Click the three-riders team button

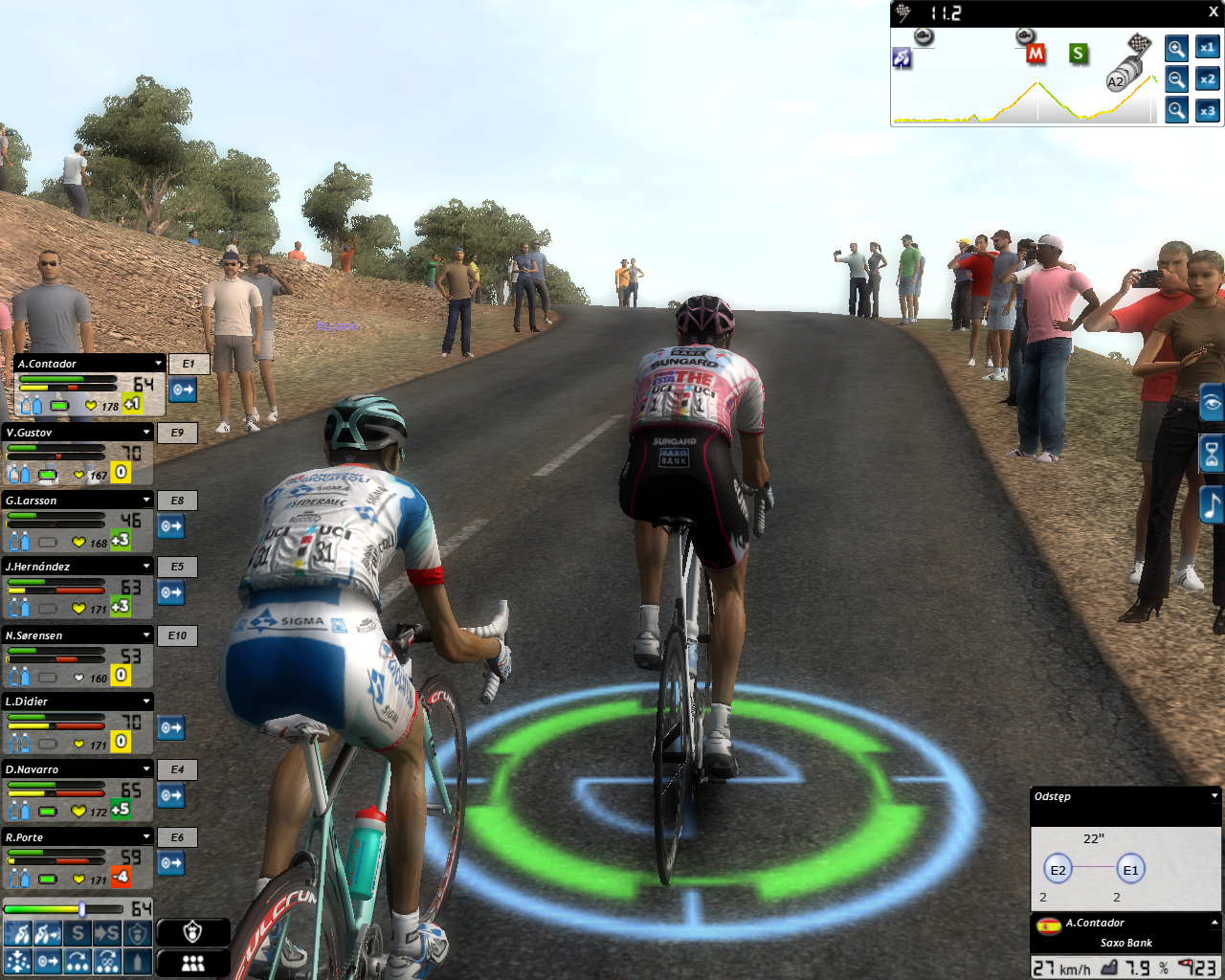coord(193,963)
